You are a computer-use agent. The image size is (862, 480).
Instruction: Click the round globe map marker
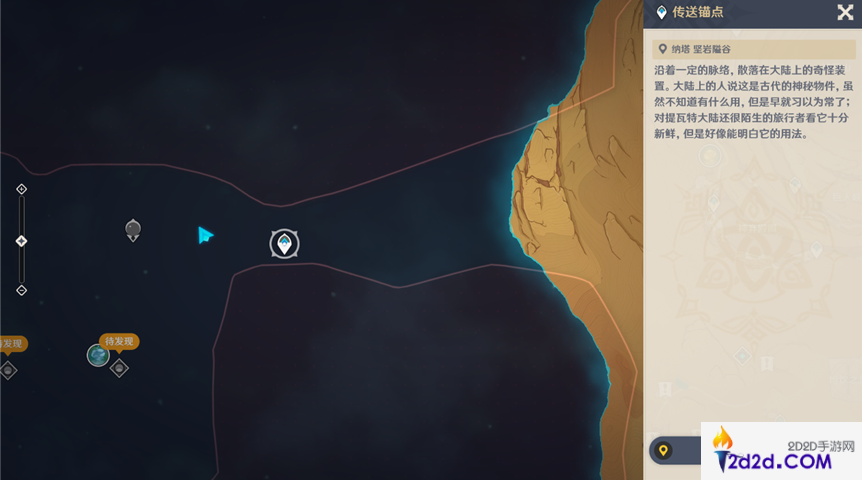(x=98, y=355)
